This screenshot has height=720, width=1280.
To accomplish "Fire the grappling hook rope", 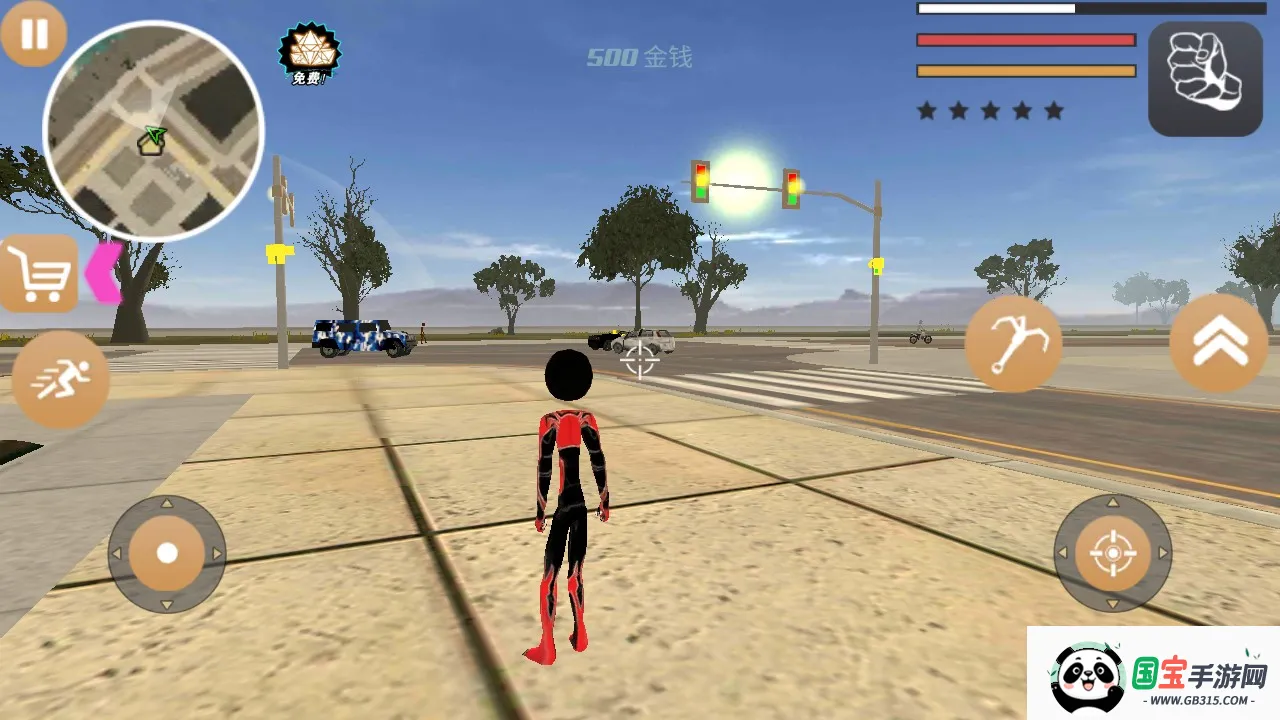I will click(1013, 345).
